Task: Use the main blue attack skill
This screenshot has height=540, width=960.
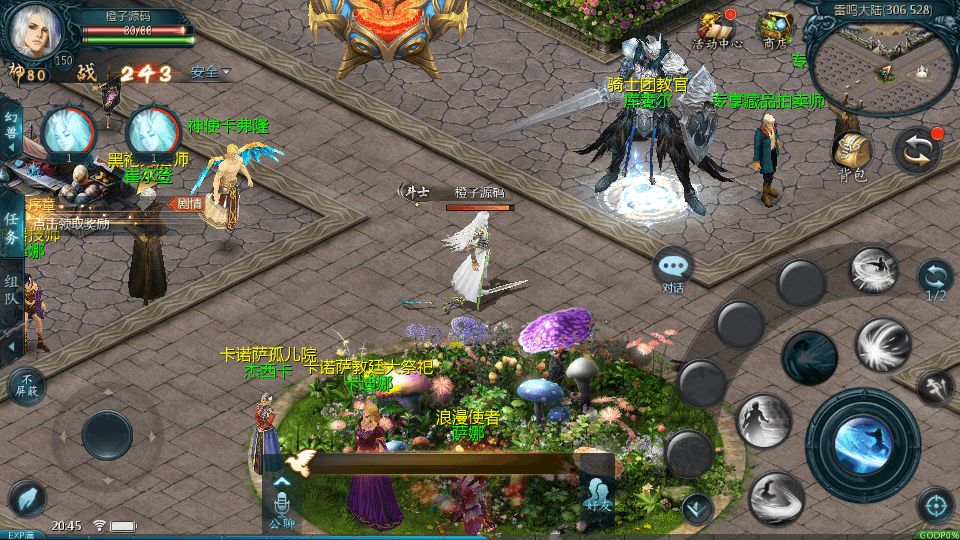Action: click(x=862, y=444)
